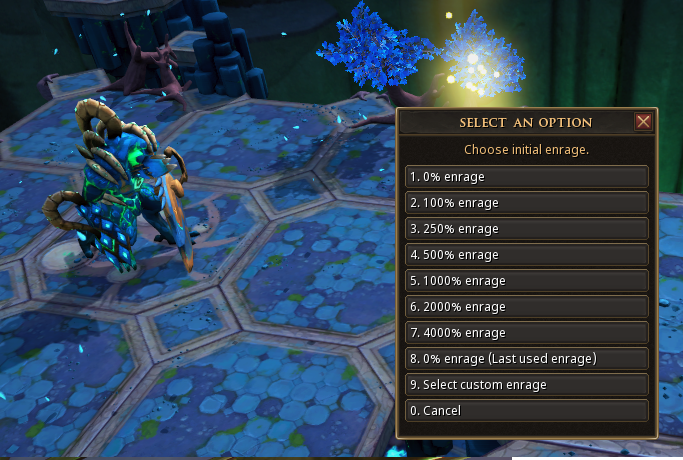Use the last used enrage option
This screenshot has width=683, height=460.
pos(527,359)
